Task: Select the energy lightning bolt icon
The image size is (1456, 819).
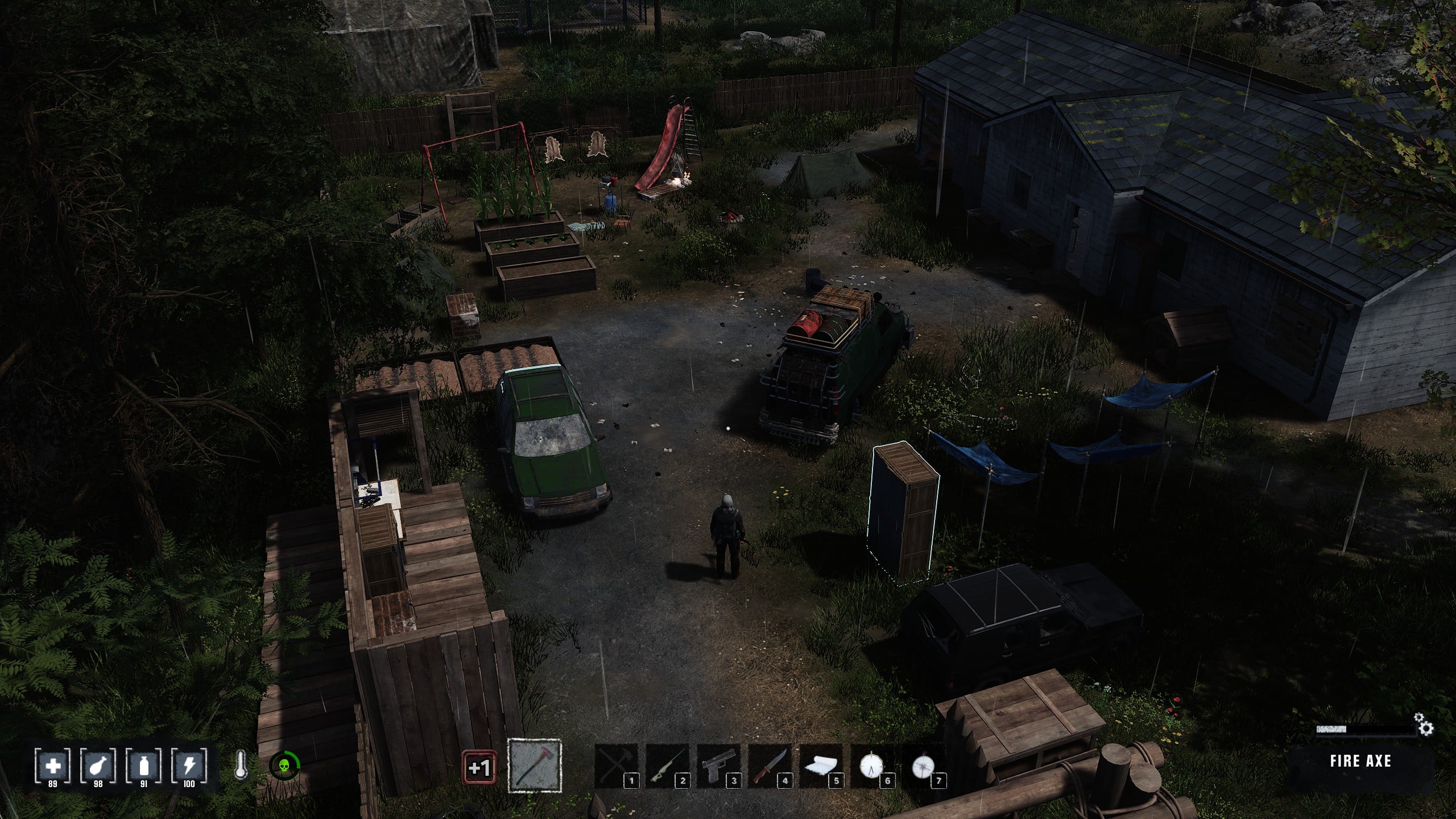Action: pyautogui.click(x=189, y=766)
